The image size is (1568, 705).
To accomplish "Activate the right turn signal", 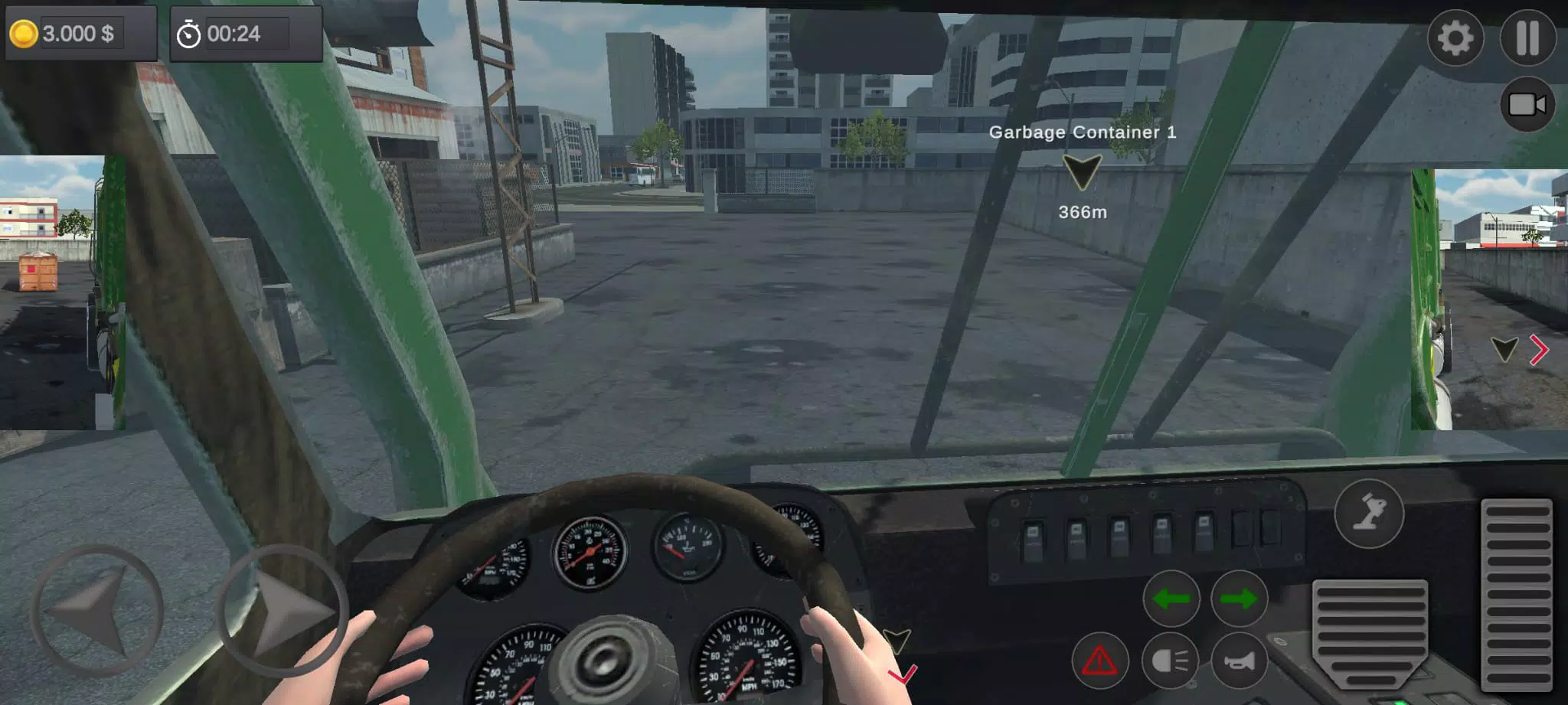I will (1239, 599).
